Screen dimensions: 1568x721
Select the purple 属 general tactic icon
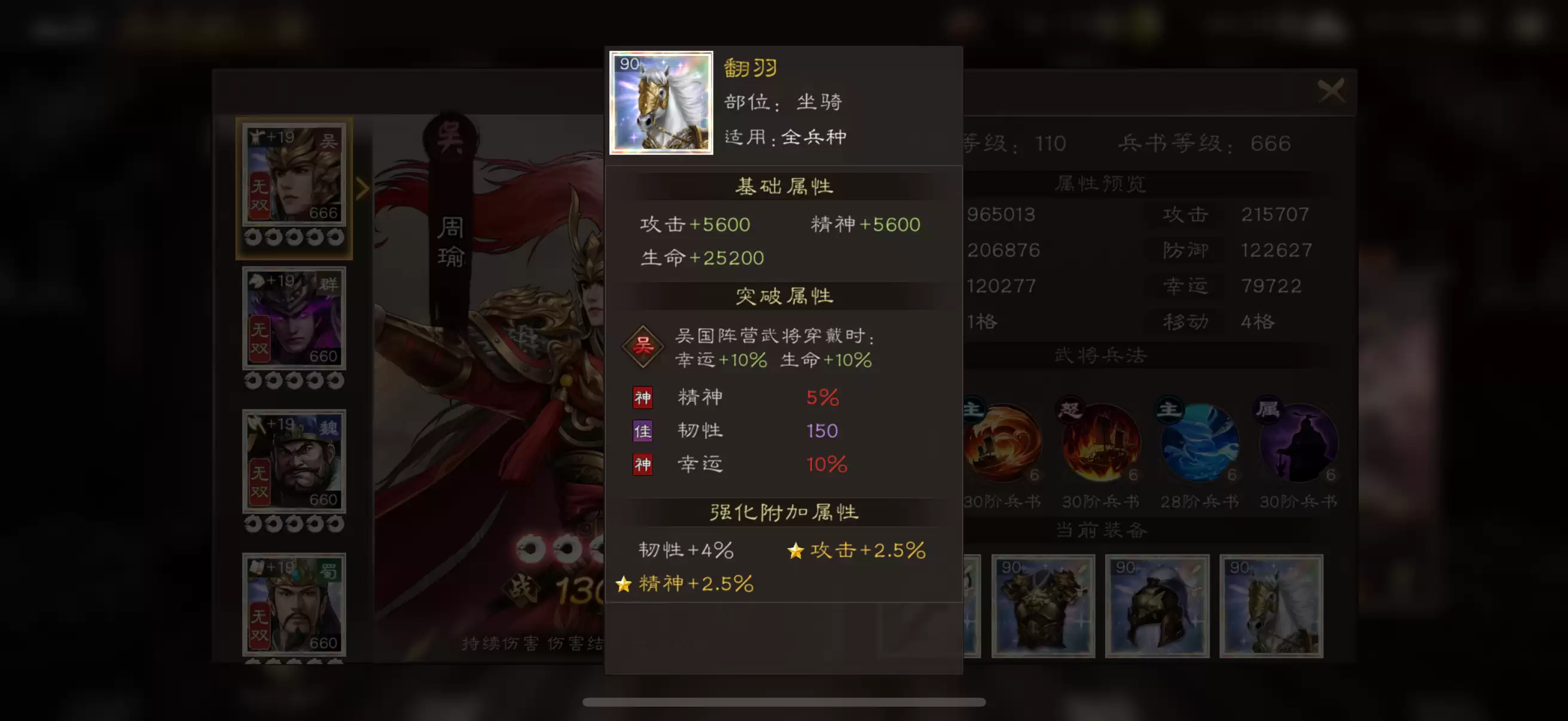coord(1297,442)
